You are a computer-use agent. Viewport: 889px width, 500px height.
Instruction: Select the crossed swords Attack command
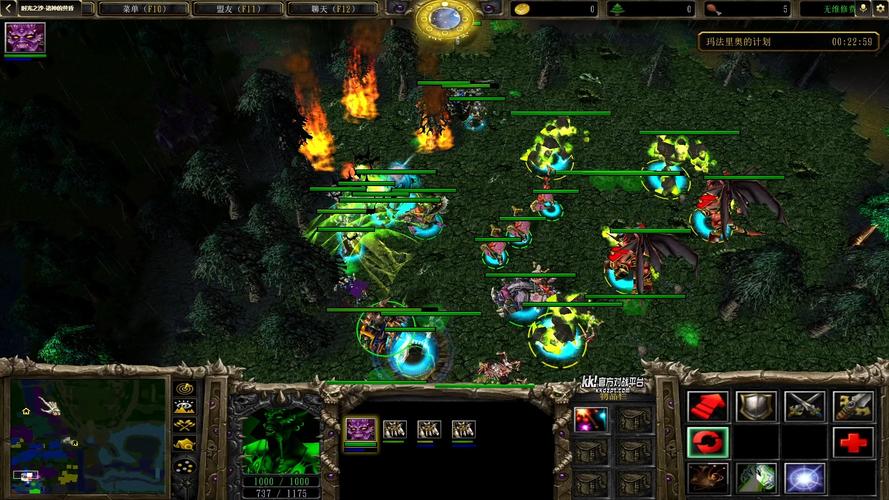point(804,405)
